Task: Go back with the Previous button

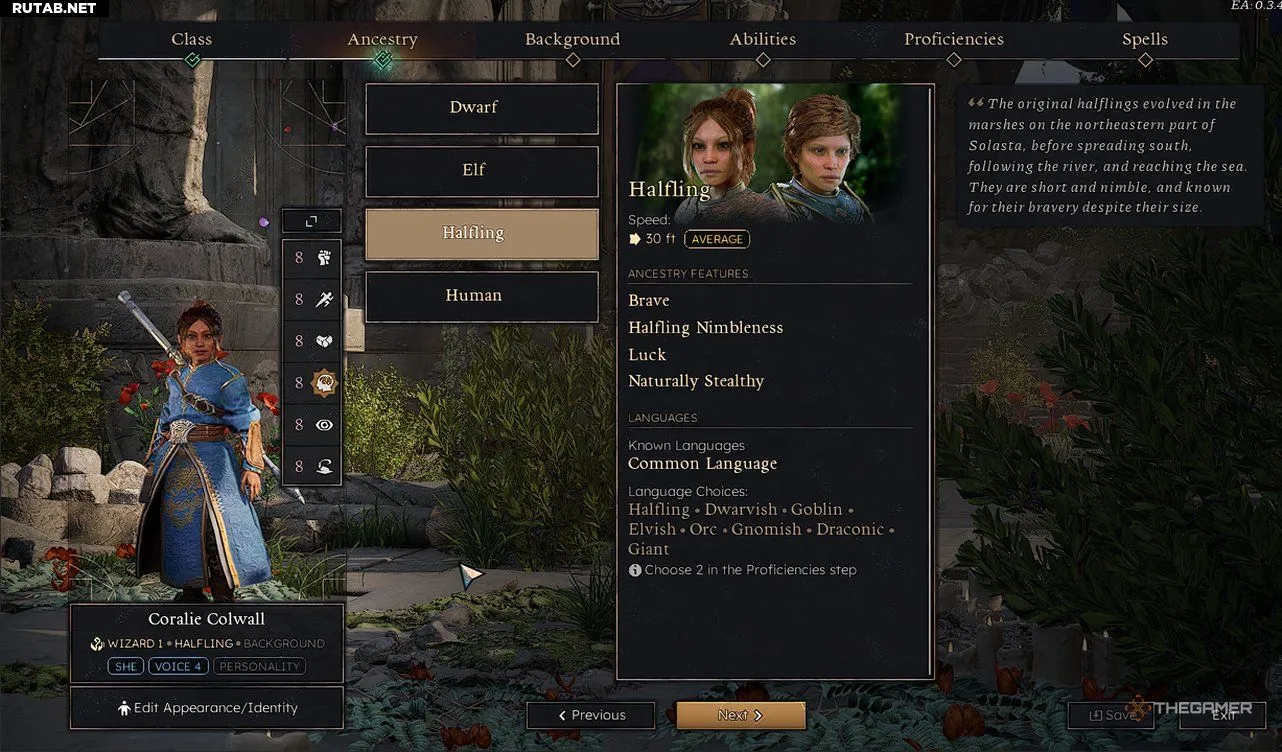Action: click(x=591, y=715)
